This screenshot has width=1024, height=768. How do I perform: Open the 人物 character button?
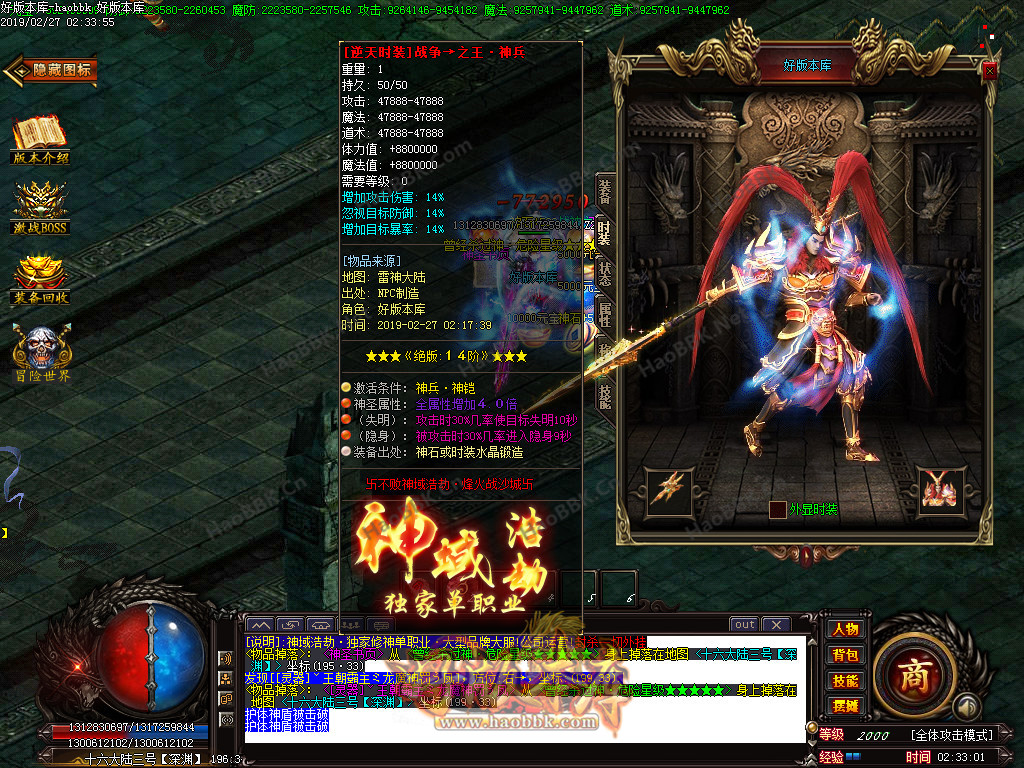pos(845,629)
